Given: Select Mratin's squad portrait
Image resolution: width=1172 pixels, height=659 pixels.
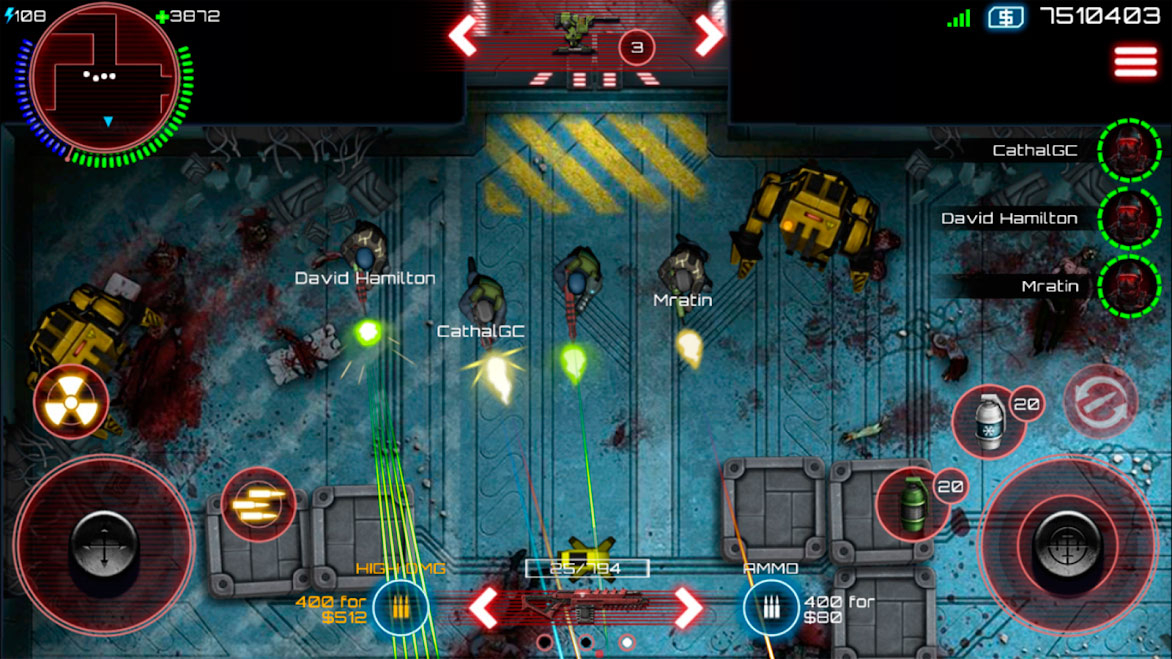Looking at the screenshot, I should coord(1128,286).
